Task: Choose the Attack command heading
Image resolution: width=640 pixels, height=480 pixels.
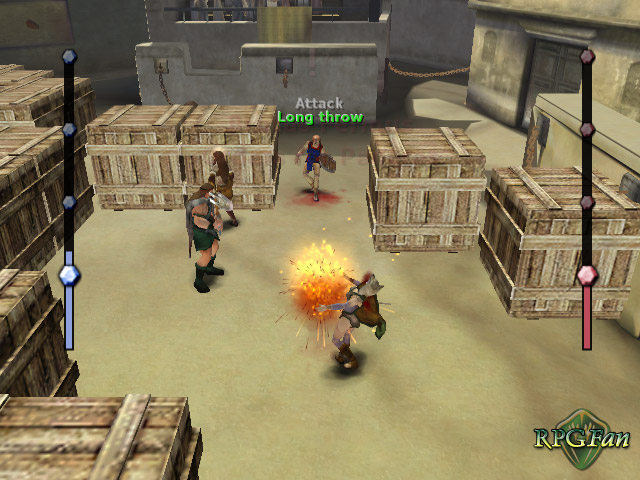Action: 319,103
